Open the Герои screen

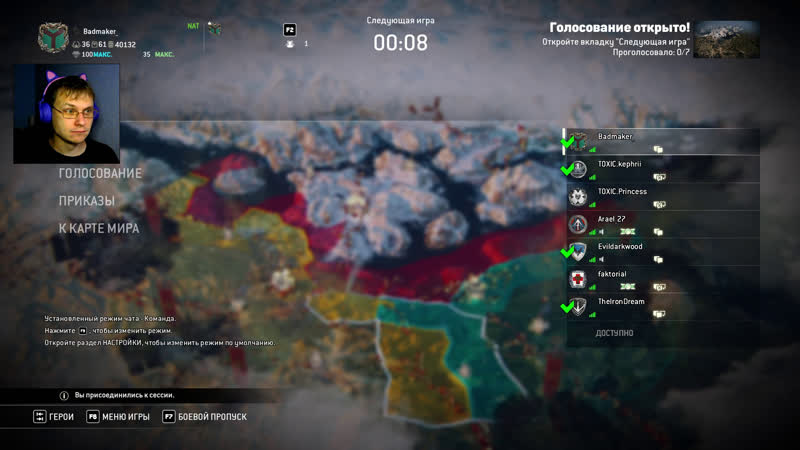click(x=61, y=416)
